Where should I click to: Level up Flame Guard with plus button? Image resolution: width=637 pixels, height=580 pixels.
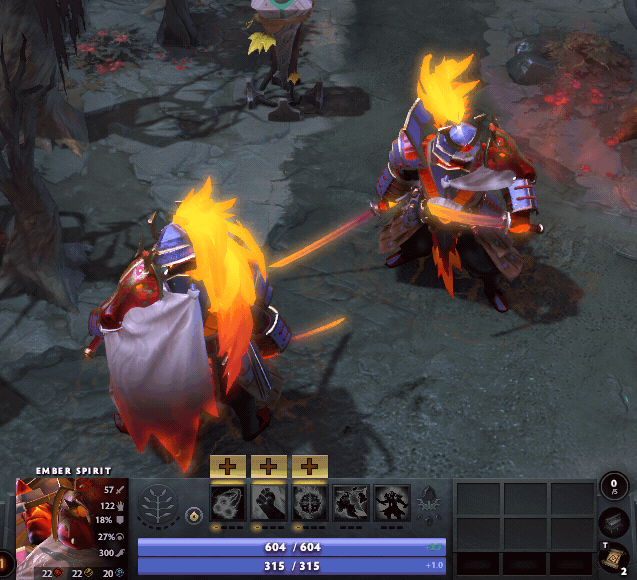311,466
